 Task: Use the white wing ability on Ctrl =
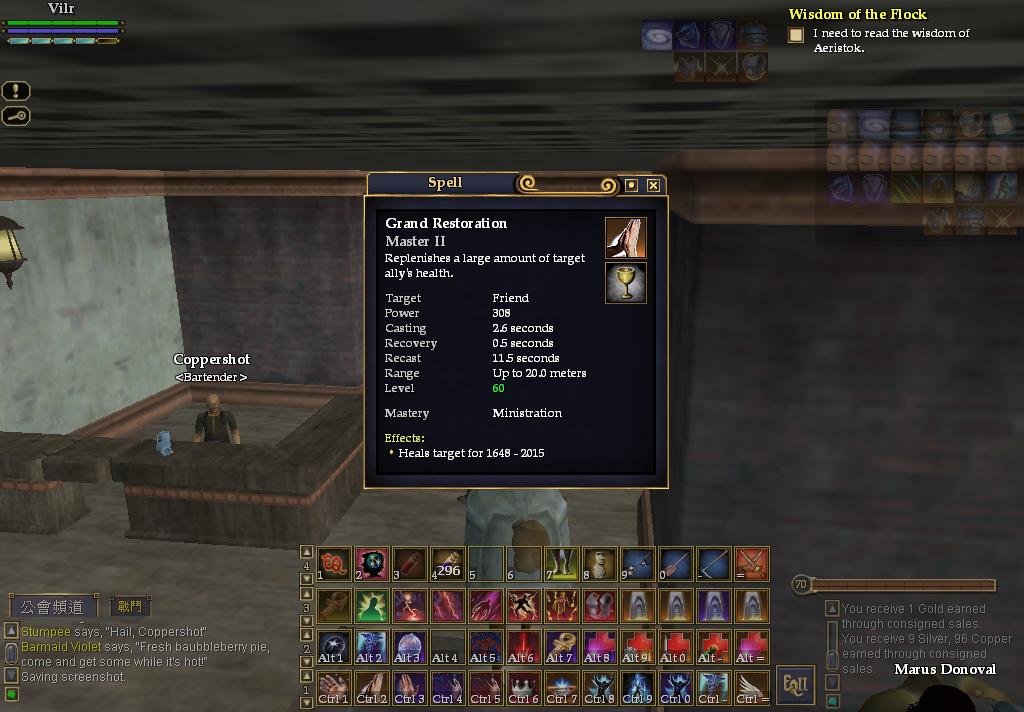coord(751,687)
